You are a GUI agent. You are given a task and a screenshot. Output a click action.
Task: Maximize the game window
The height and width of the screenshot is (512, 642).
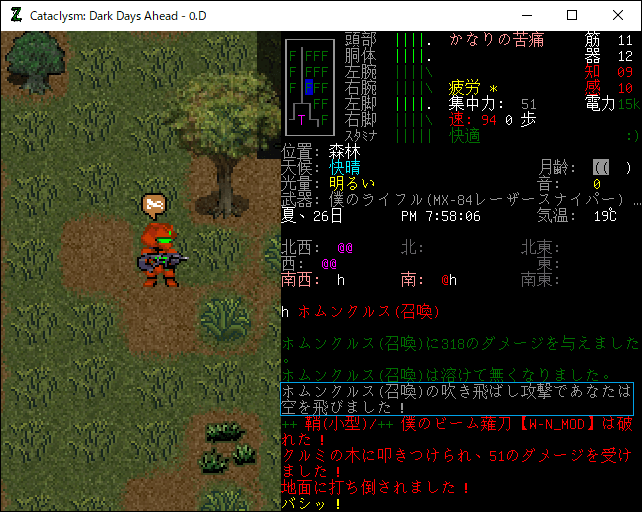click(x=572, y=15)
